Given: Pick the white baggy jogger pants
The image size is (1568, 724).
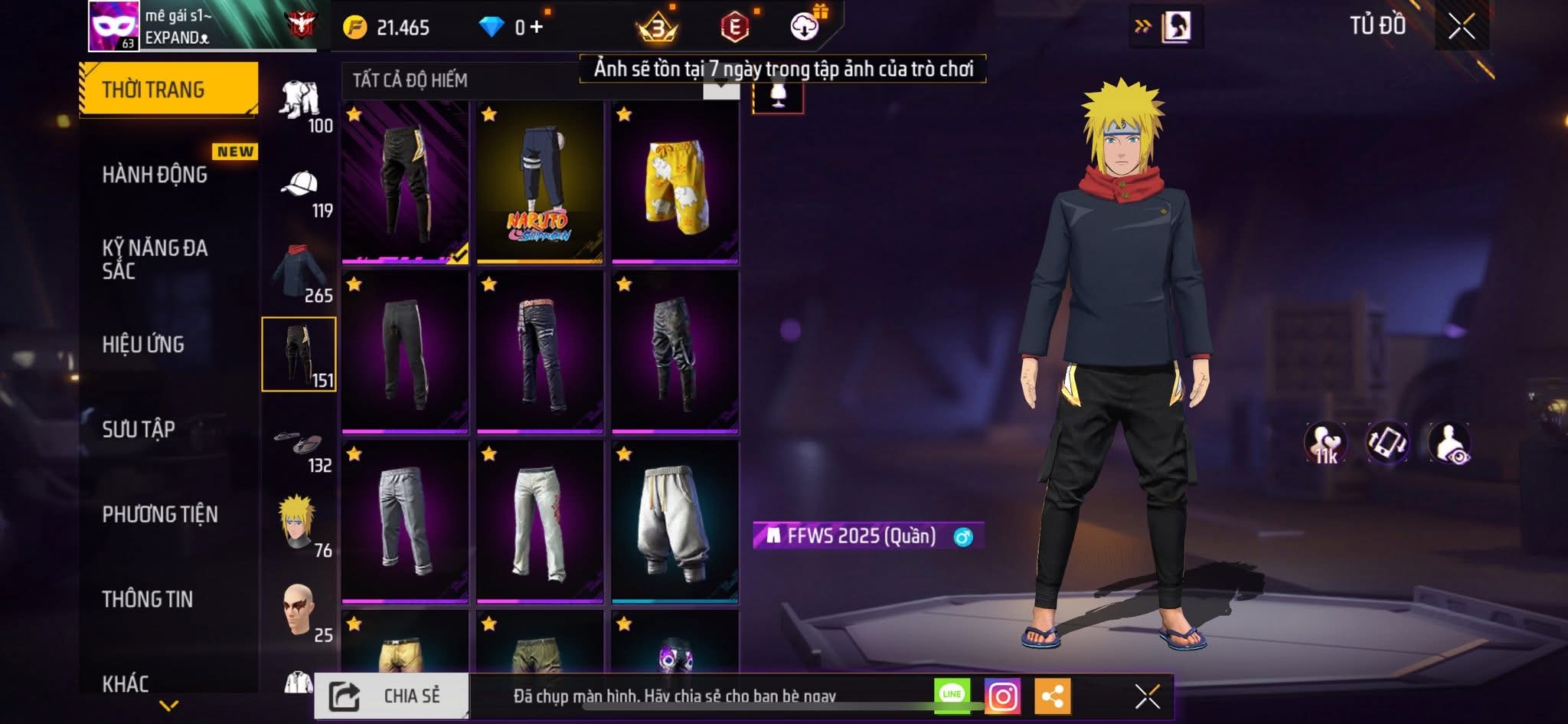Looking at the screenshot, I should (675, 523).
